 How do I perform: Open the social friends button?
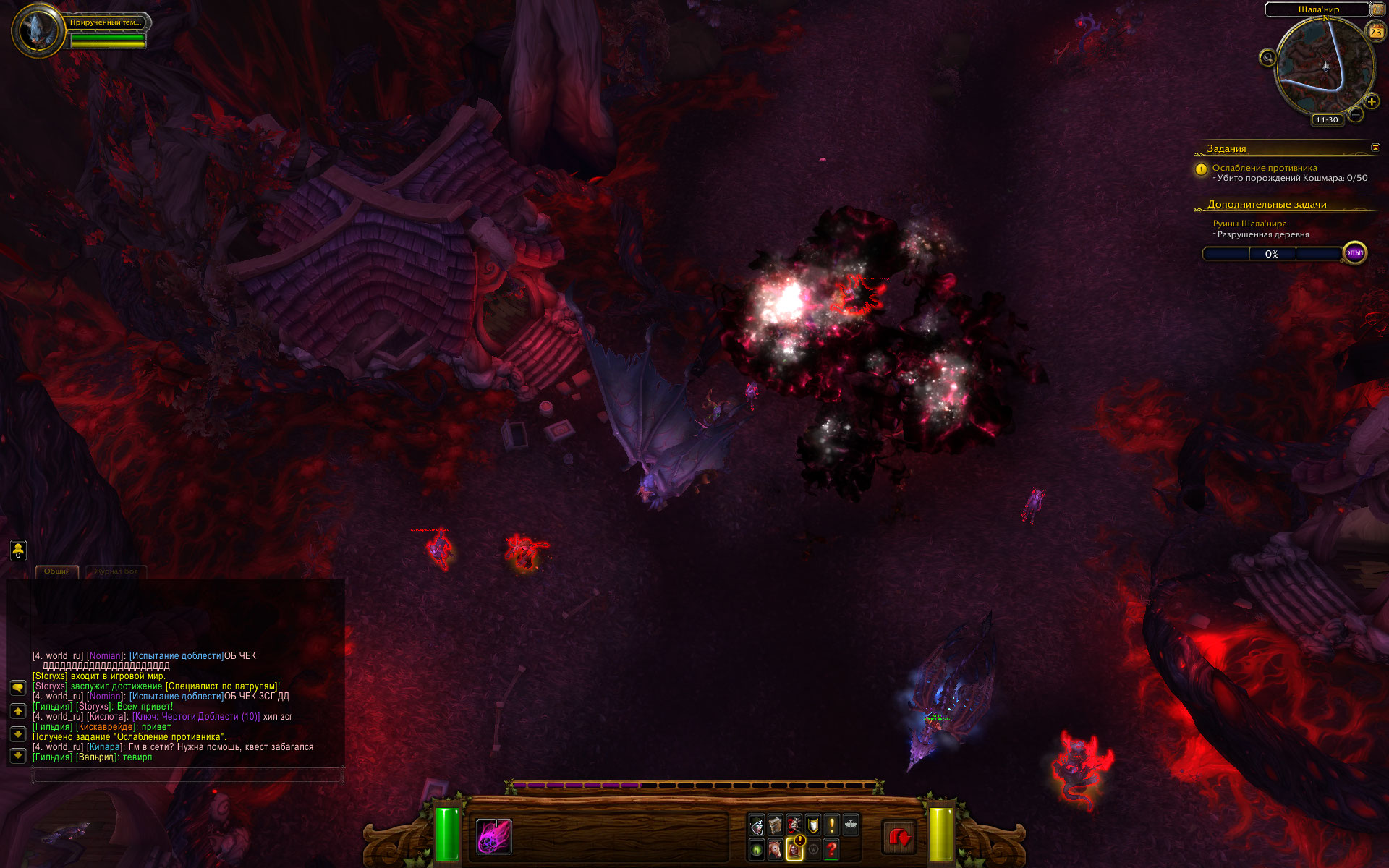[x=18, y=550]
